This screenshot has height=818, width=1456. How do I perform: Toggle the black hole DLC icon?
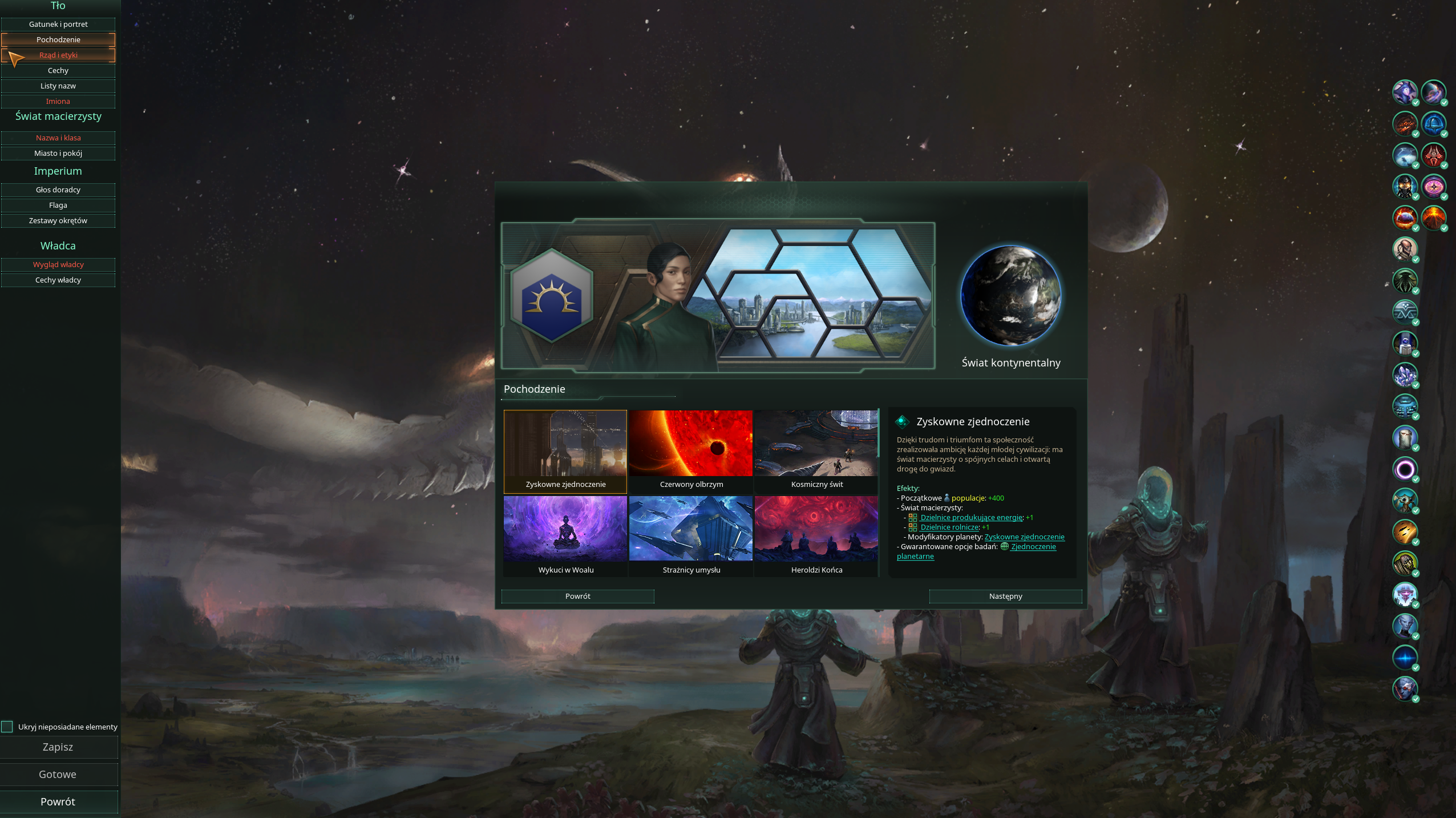(1405, 469)
